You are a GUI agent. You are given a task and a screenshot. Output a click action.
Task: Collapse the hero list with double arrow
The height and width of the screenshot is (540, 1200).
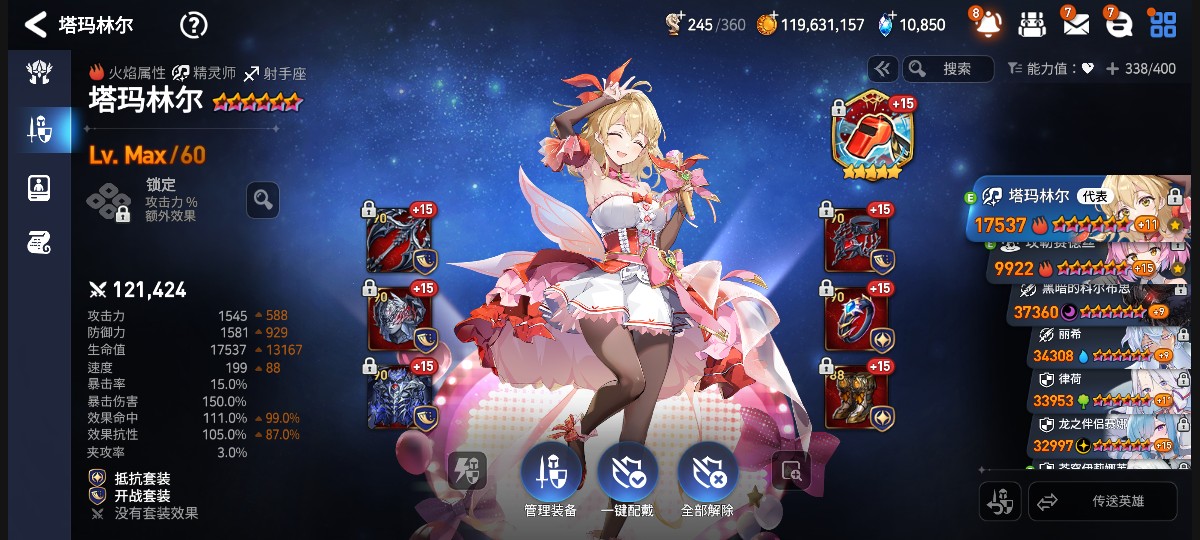tap(881, 69)
